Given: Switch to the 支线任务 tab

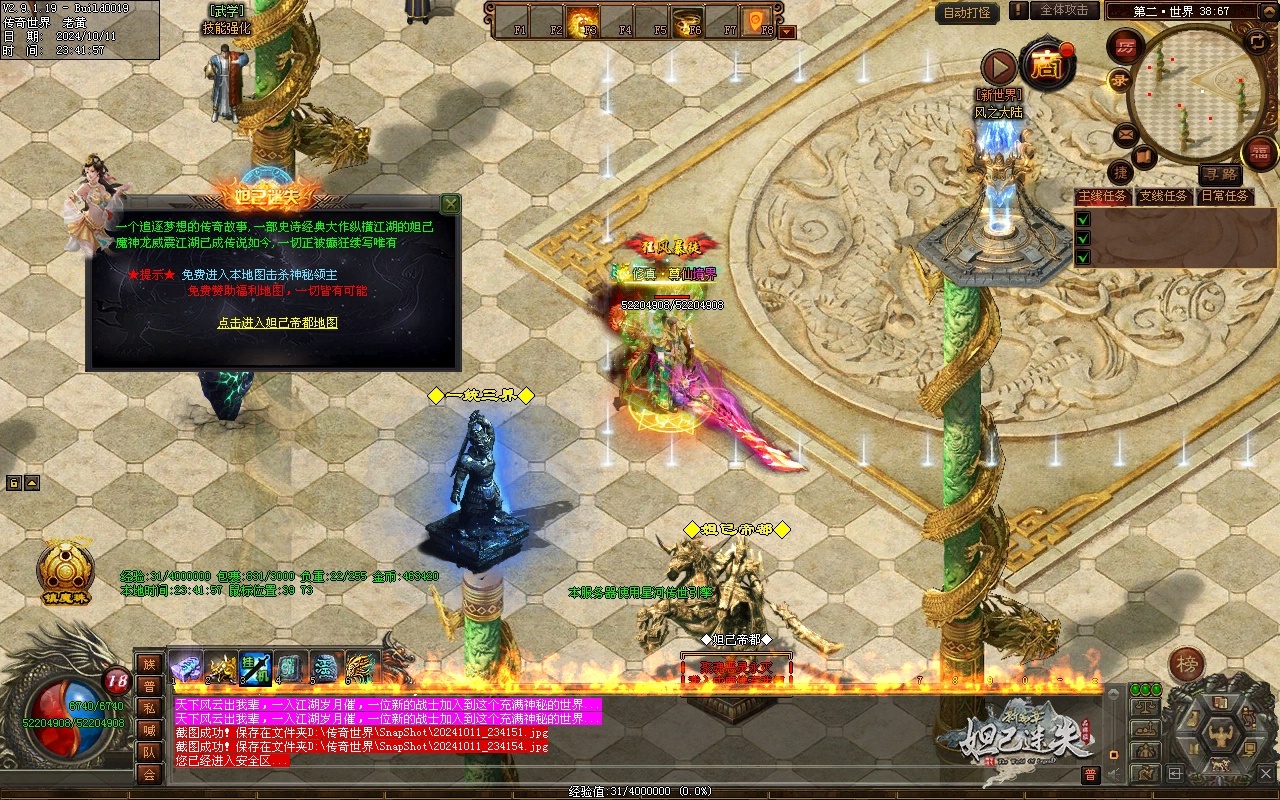Looking at the screenshot, I should (x=1163, y=196).
